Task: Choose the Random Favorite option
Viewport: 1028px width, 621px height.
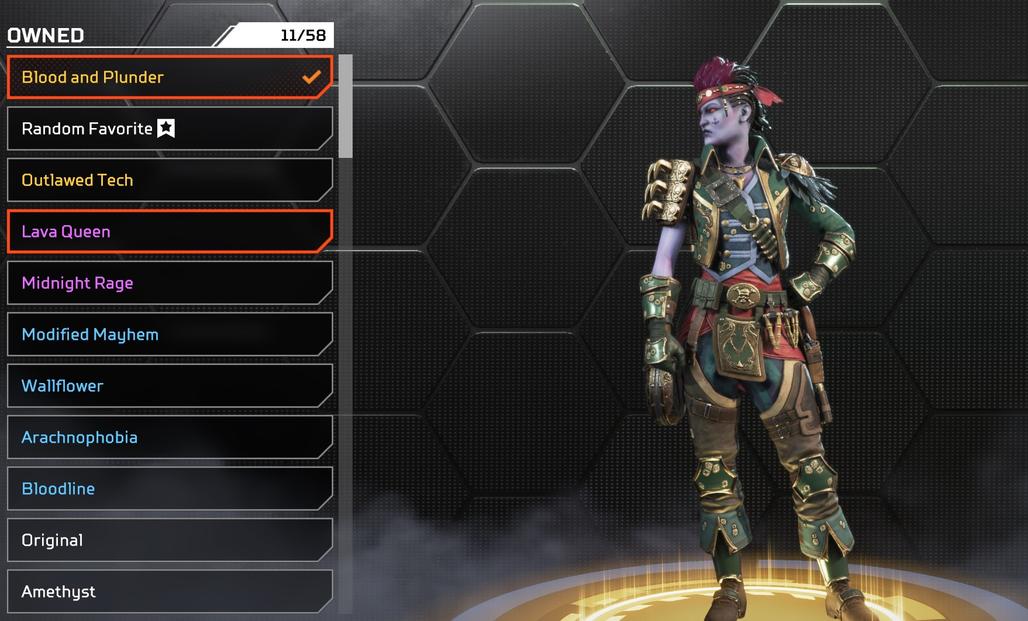Action: pyautogui.click(x=169, y=129)
